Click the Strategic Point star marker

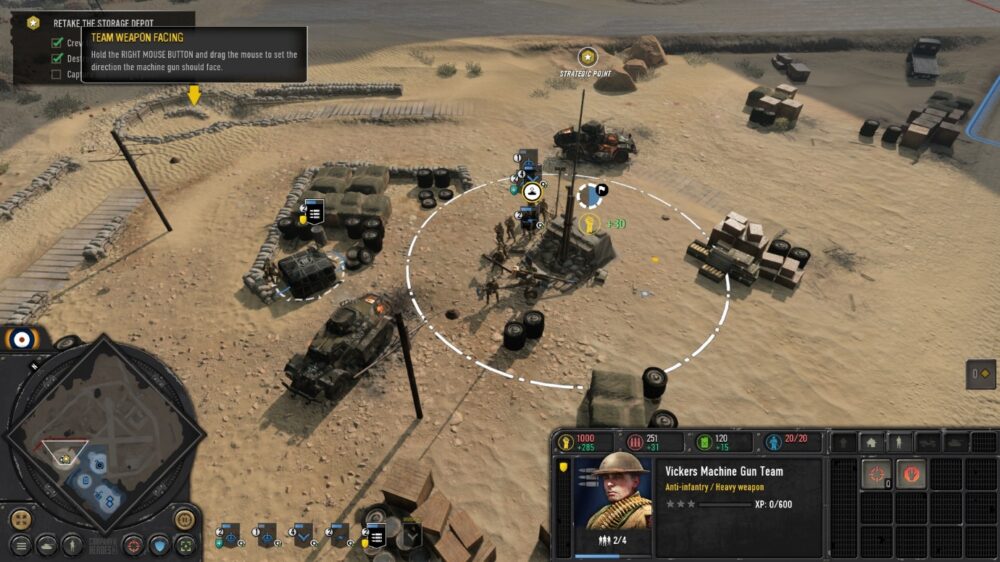588,56
